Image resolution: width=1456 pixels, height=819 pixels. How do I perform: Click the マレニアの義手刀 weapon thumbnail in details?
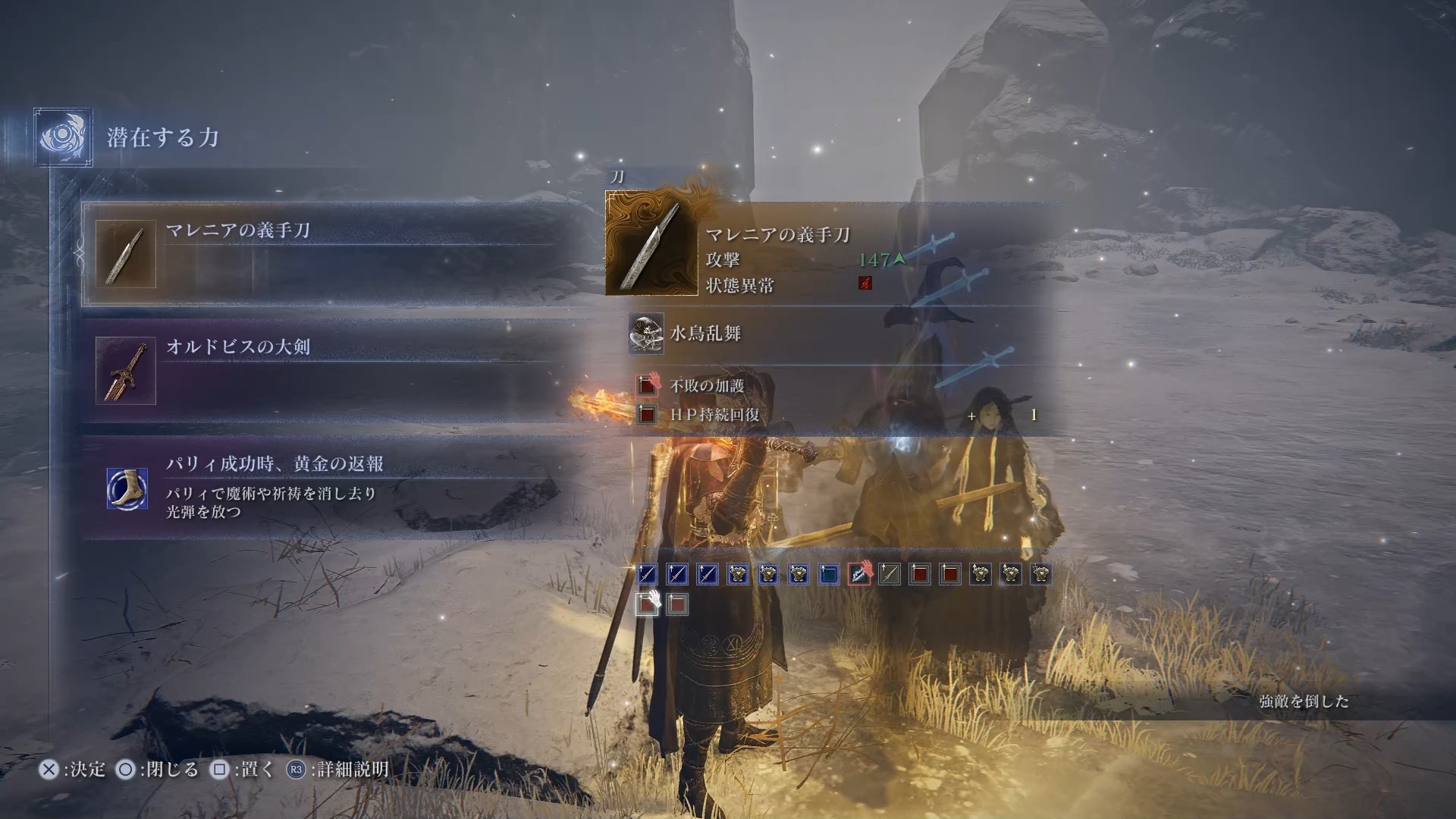pyautogui.click(x=651, y=243)
